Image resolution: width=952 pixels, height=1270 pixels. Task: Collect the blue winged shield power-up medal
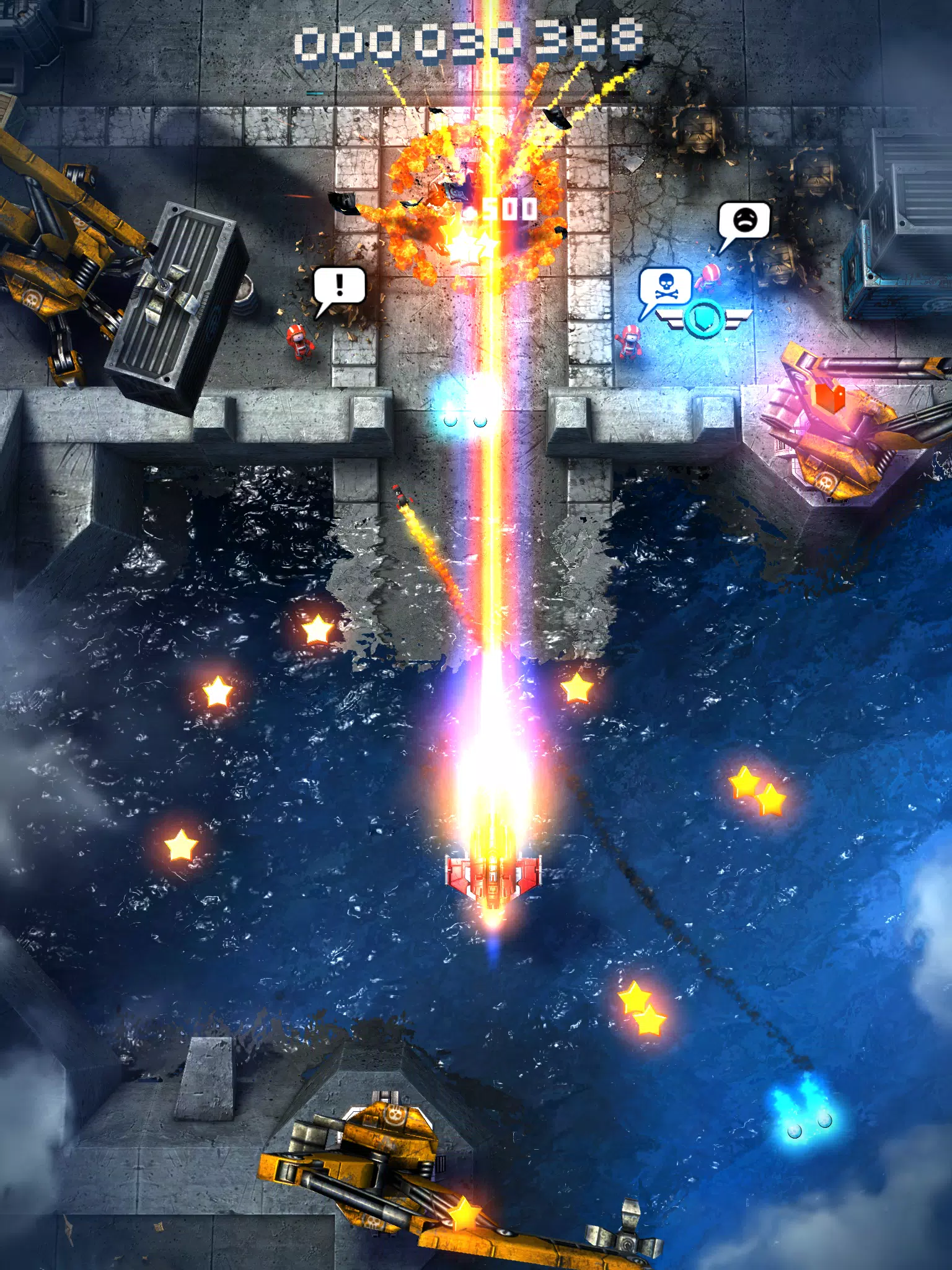point(703,316)
